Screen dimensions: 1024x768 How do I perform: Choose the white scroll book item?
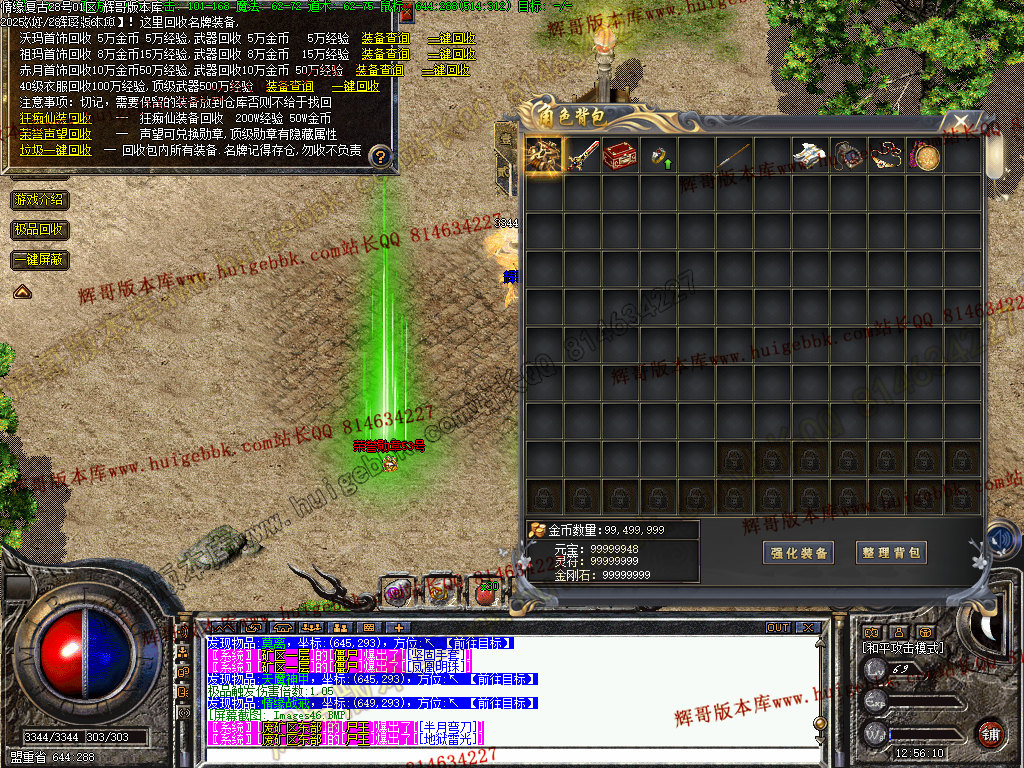[810, 156]
